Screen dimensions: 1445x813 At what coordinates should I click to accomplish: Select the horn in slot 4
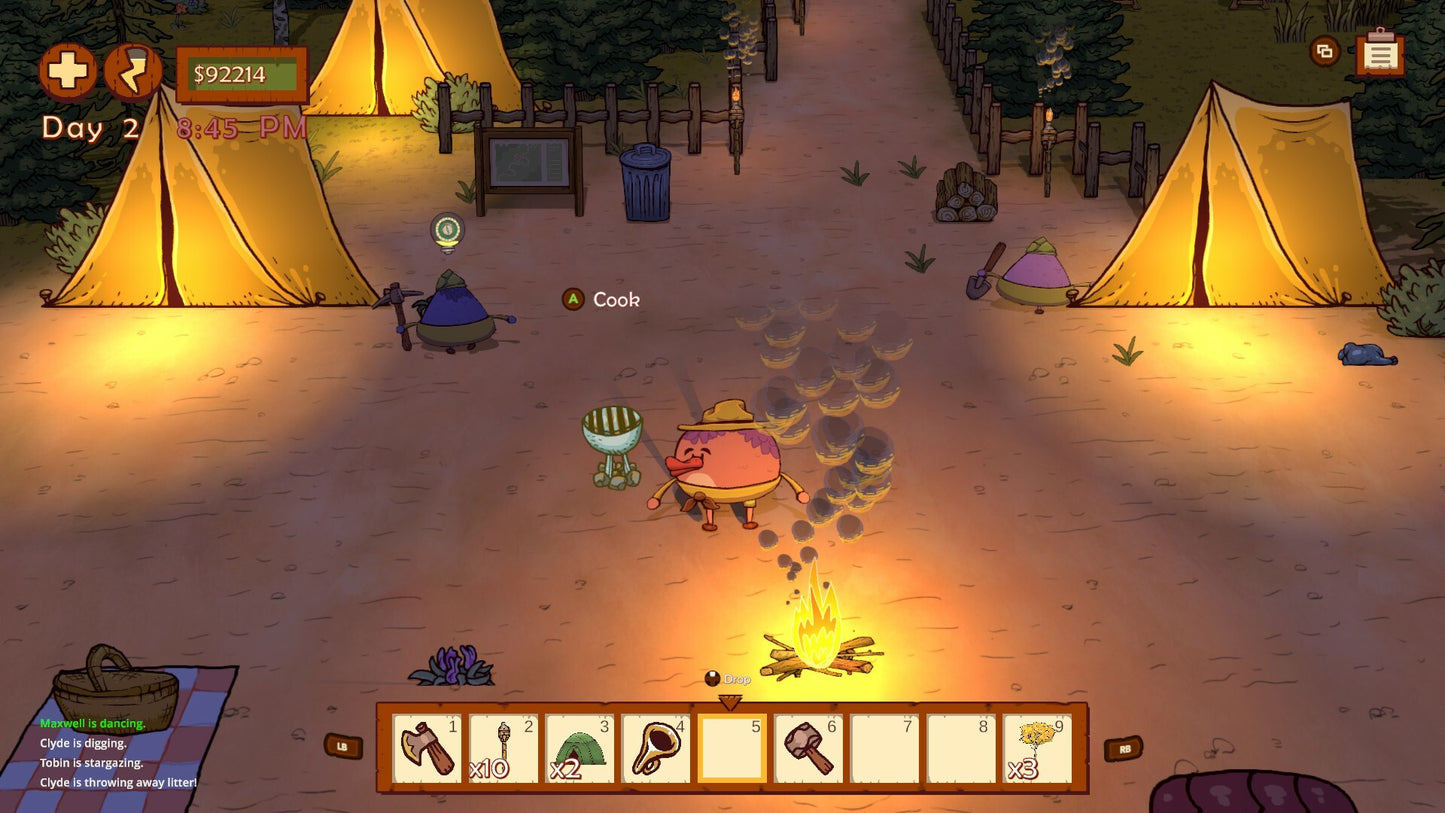pyautogui.click(x=655, y=748)
